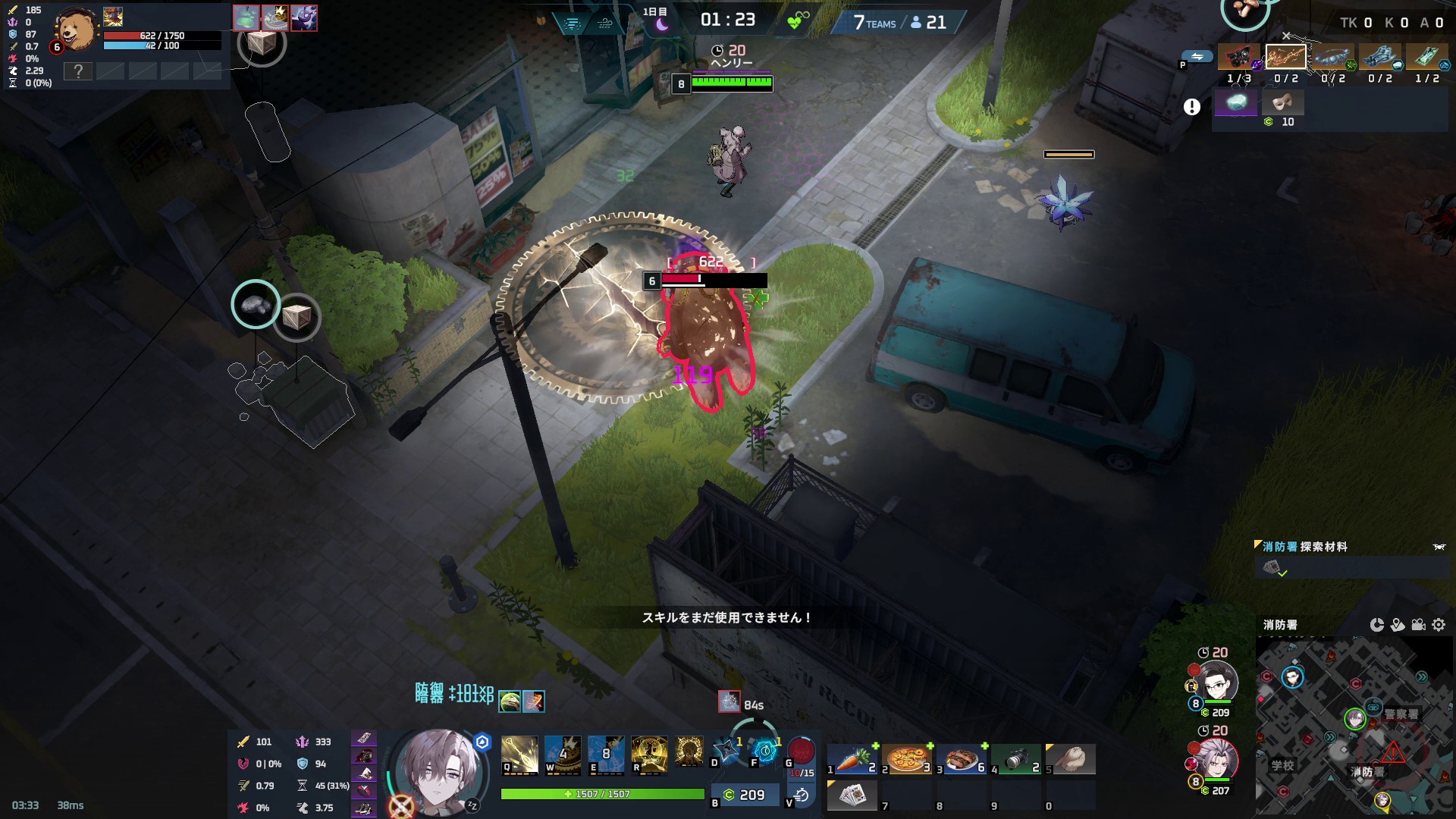
Task: Open the minimap settings gear
Action: click(x=1439, y=625)
